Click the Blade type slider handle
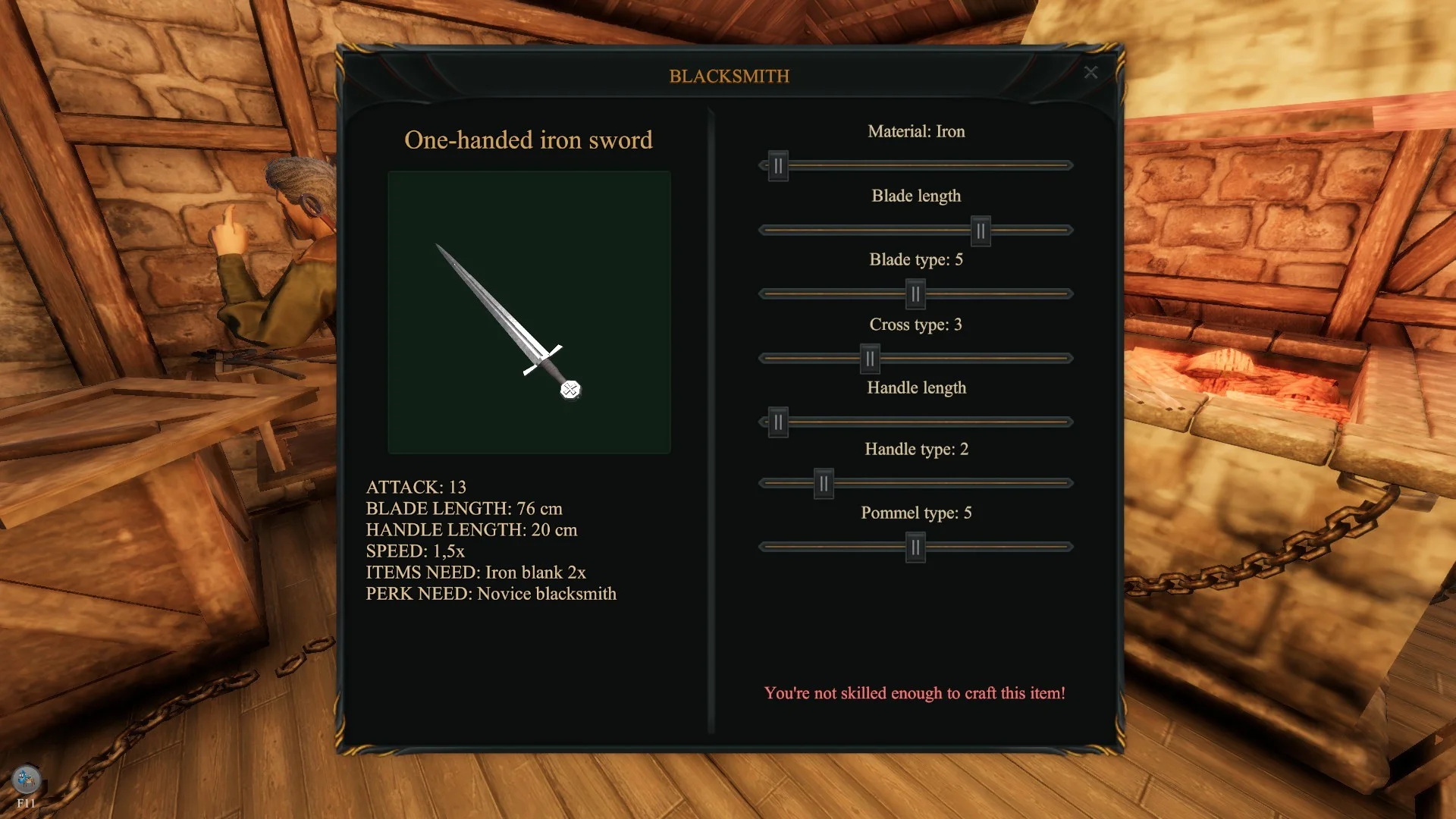 click(915, 294)
